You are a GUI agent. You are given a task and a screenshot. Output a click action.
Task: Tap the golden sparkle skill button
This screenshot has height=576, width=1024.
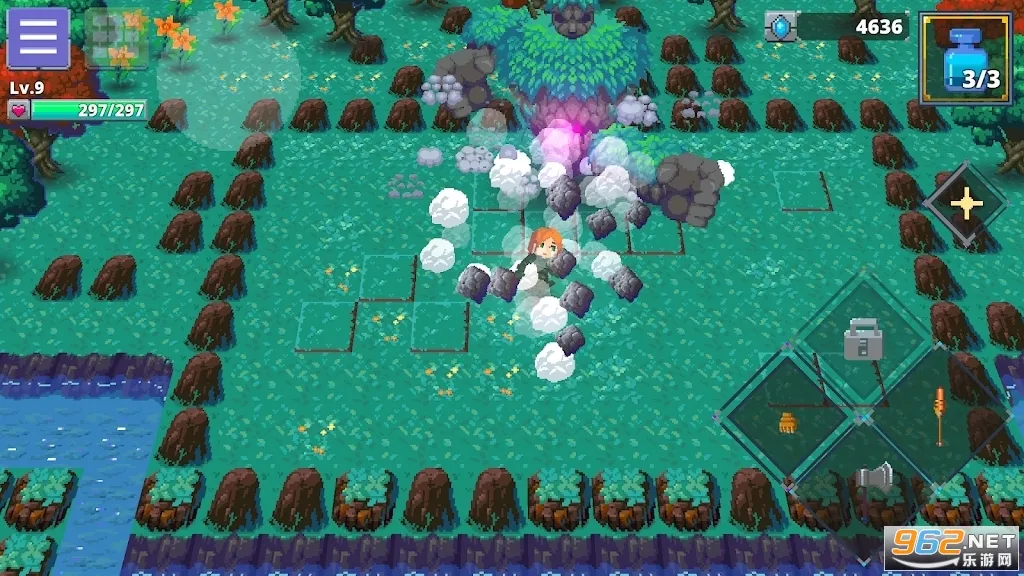966,204
